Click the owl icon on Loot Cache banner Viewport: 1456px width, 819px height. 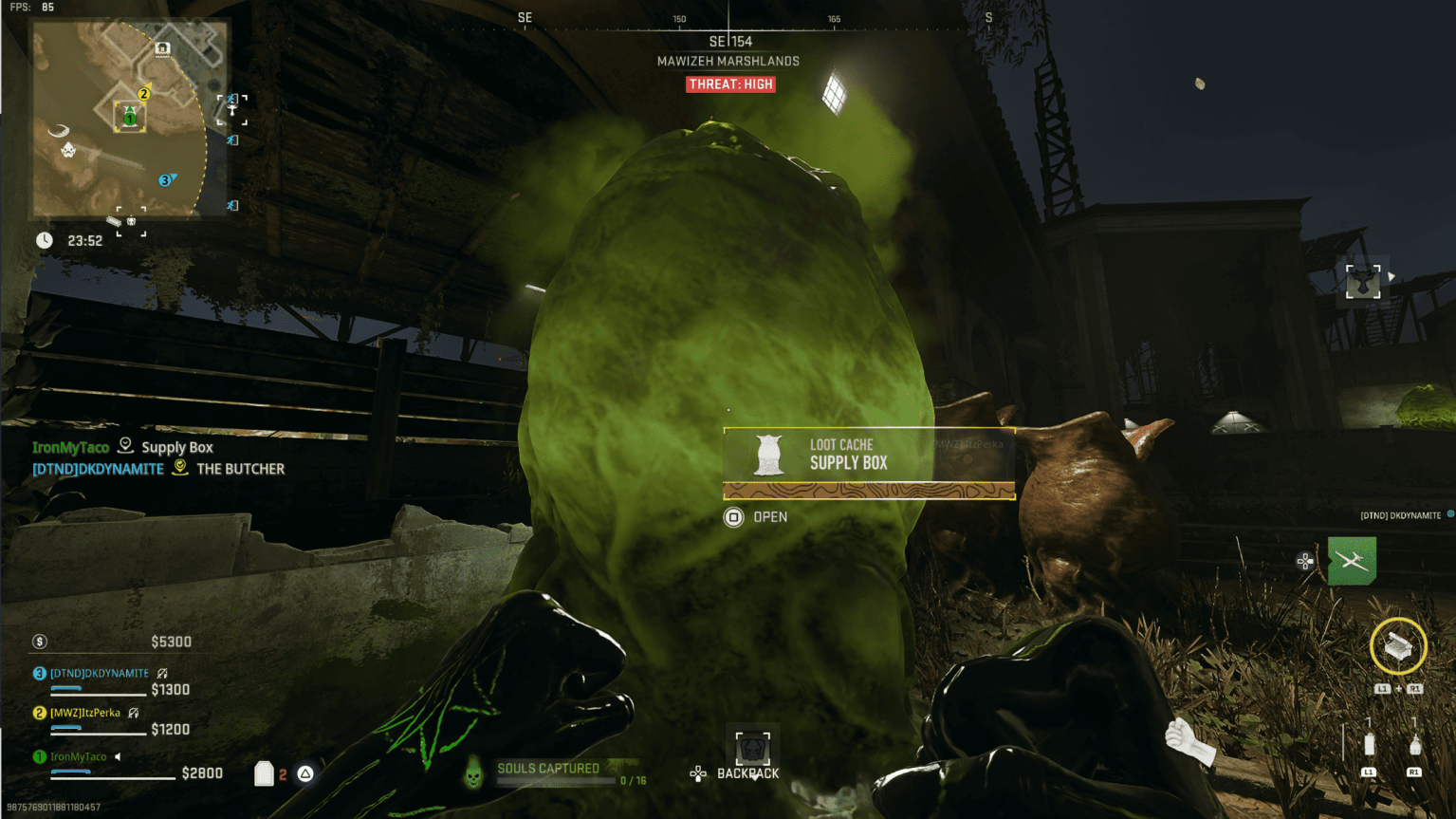coord(766,456)
